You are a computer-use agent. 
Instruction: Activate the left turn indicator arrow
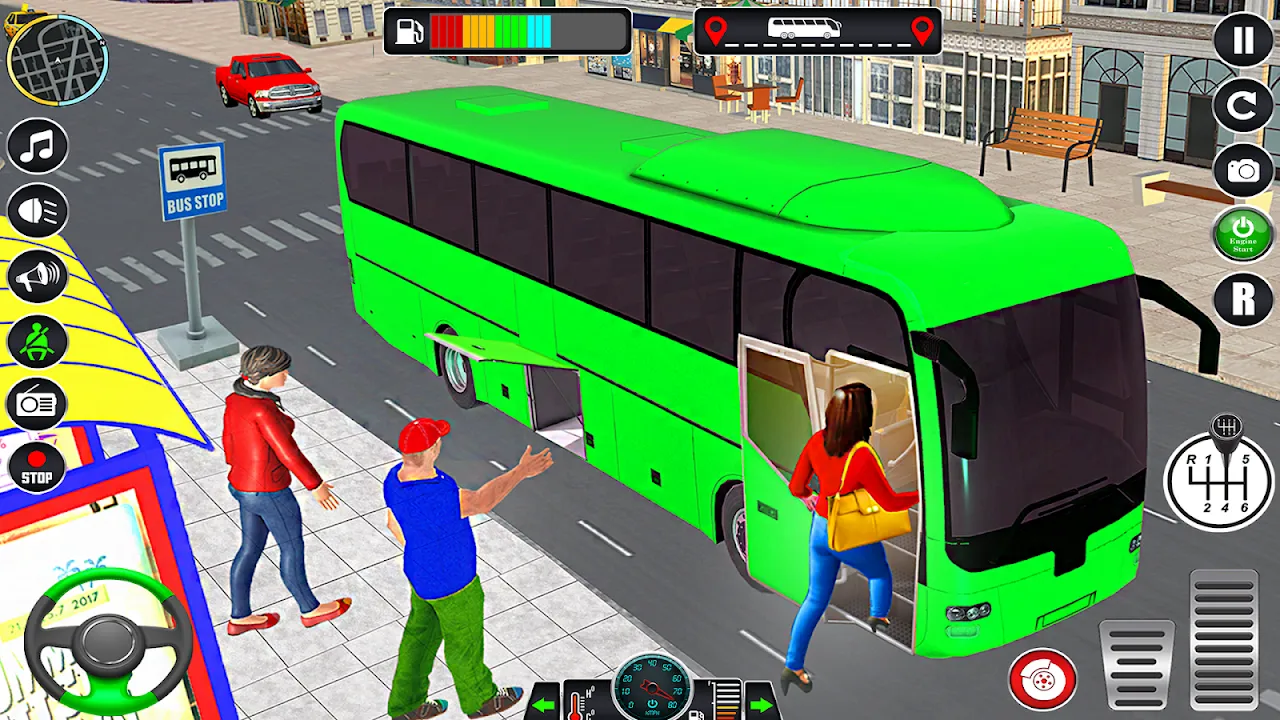[x=544, y=703]
